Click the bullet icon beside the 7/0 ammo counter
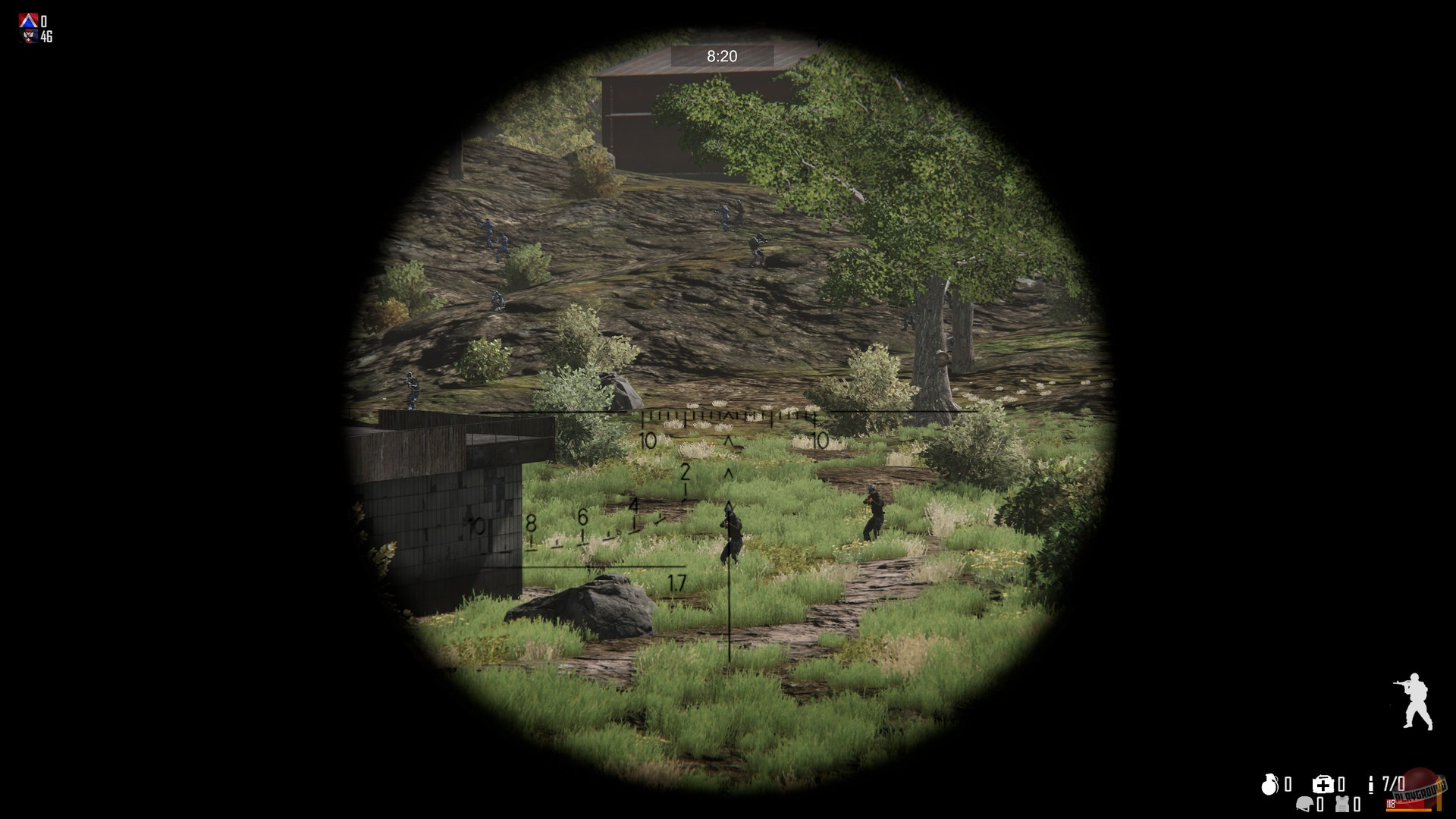 [x=1371, y=783]
